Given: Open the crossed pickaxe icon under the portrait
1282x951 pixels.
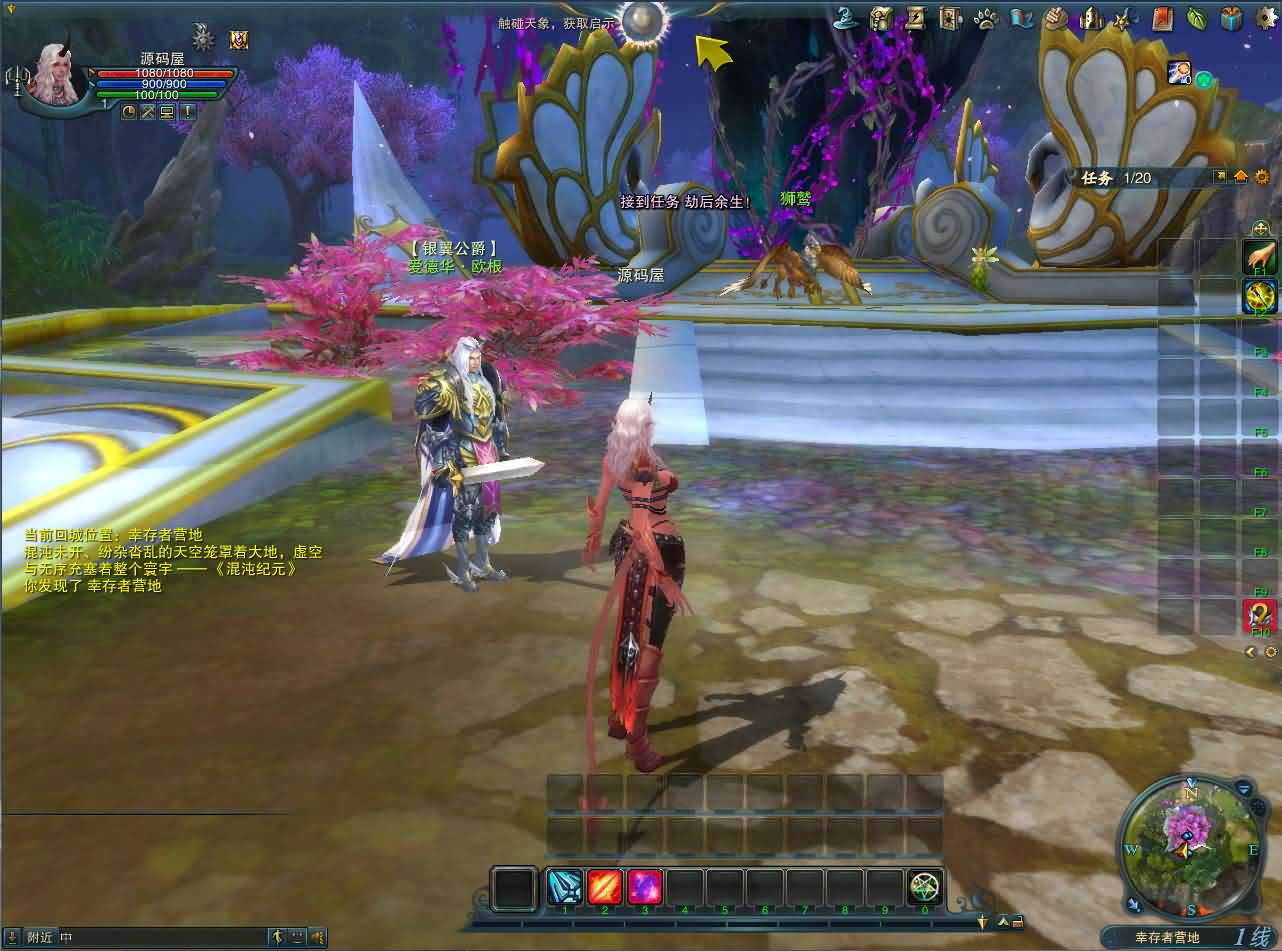Looking at the screenshot, I should click(x=147, y=112).
